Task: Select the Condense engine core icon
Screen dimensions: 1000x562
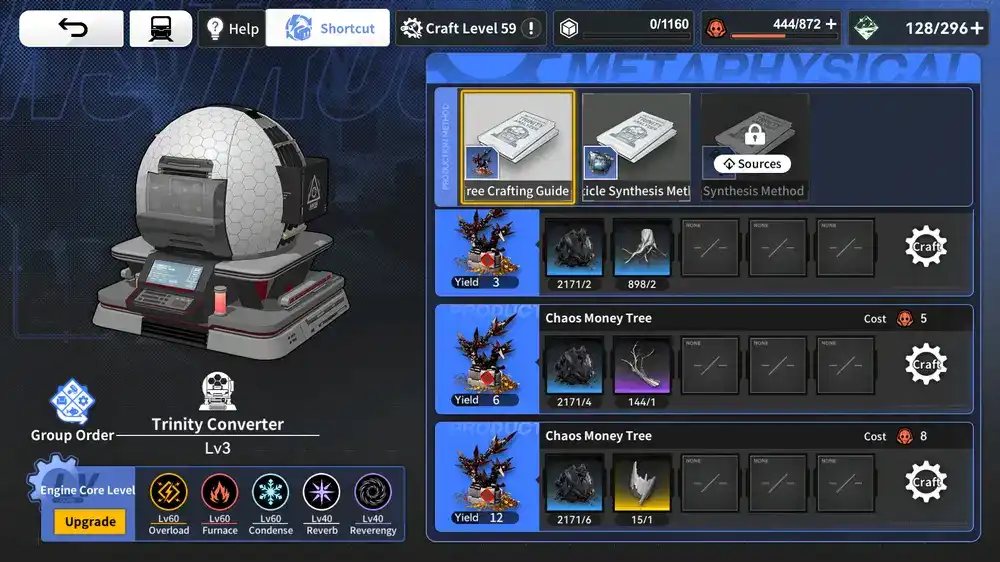Action: (x=270, y=494)
